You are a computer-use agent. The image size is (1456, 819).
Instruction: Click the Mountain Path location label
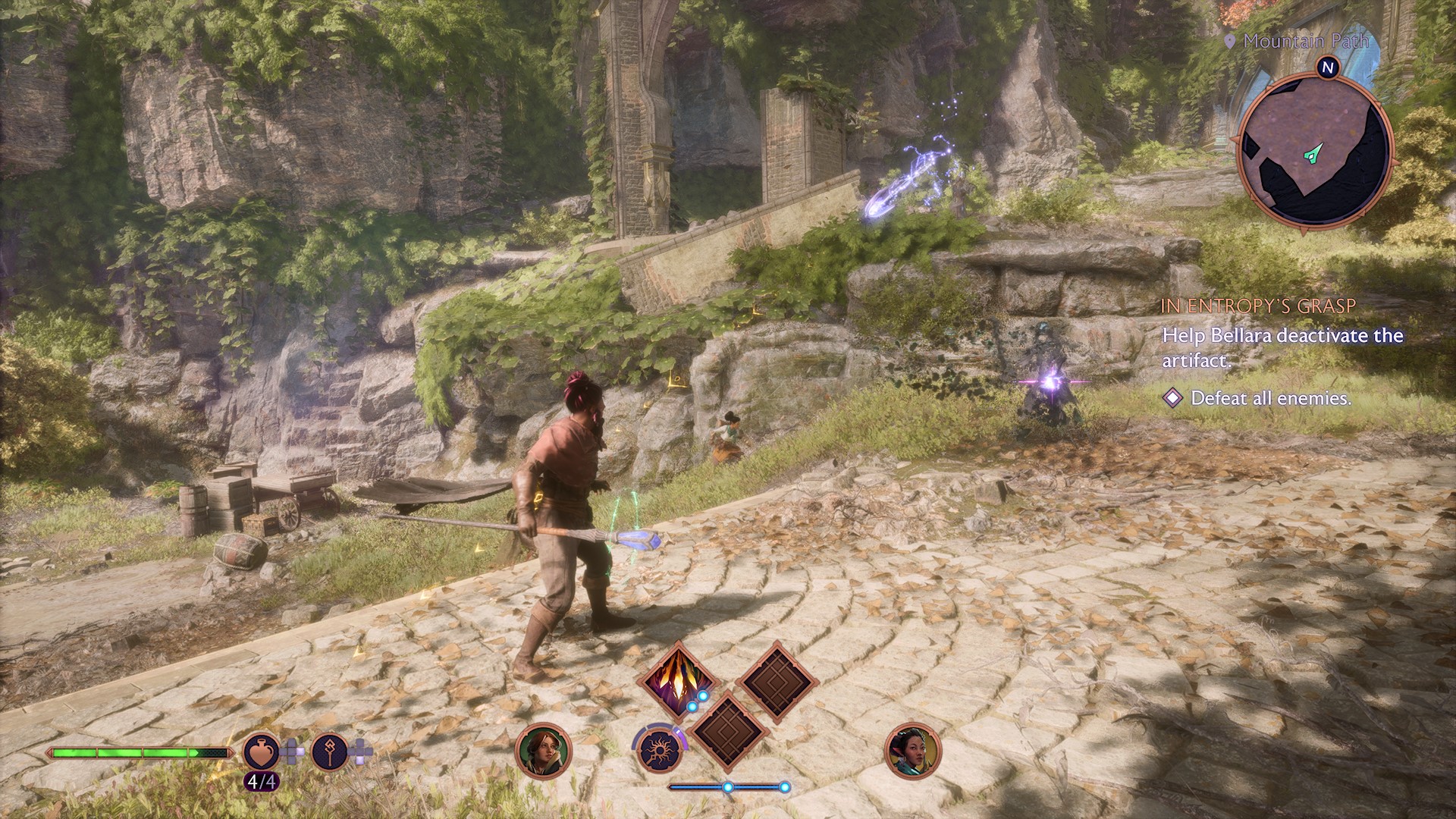(x=1306, y=42)
